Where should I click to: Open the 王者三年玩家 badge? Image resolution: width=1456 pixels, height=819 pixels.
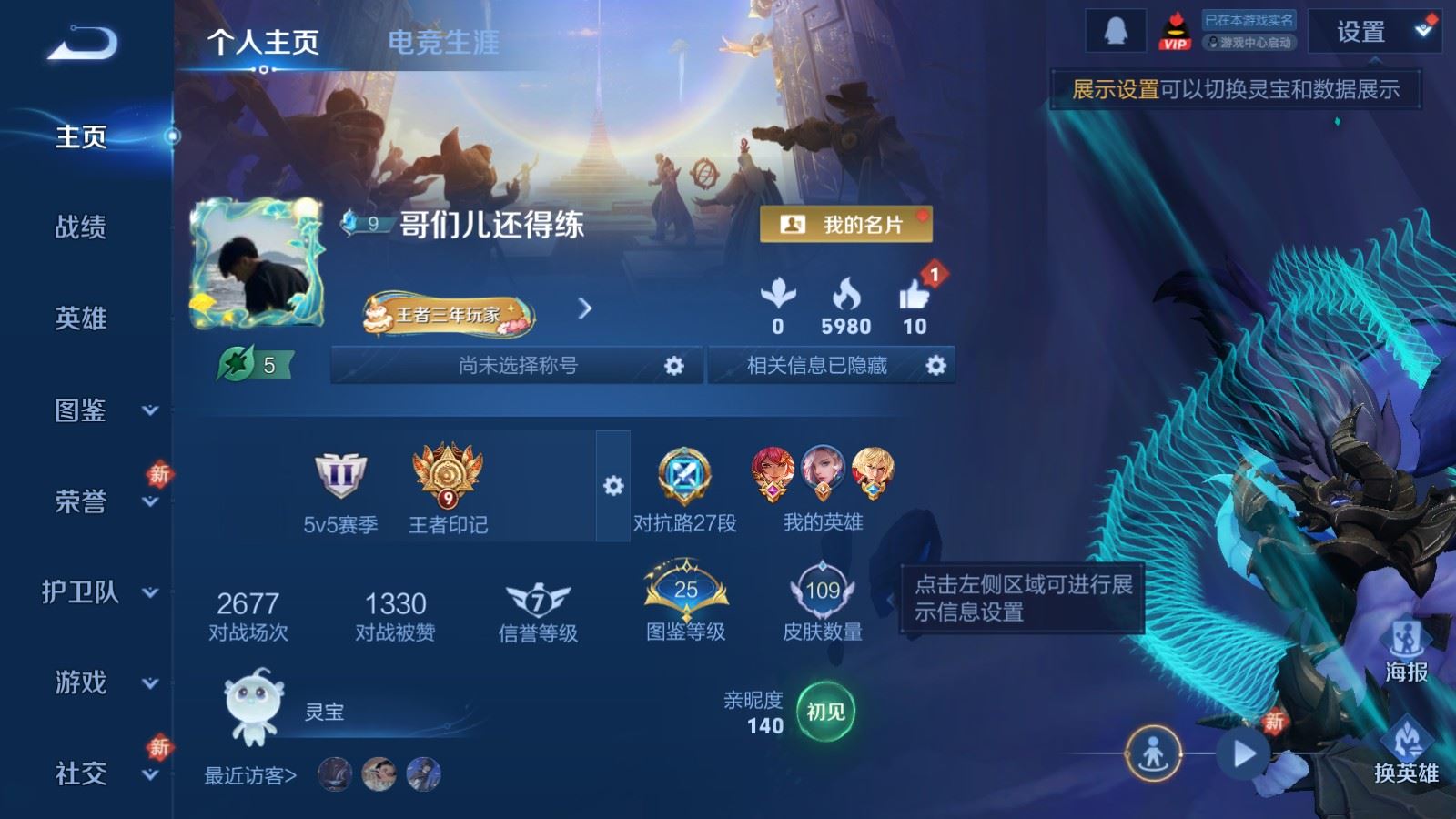[448, 315]
